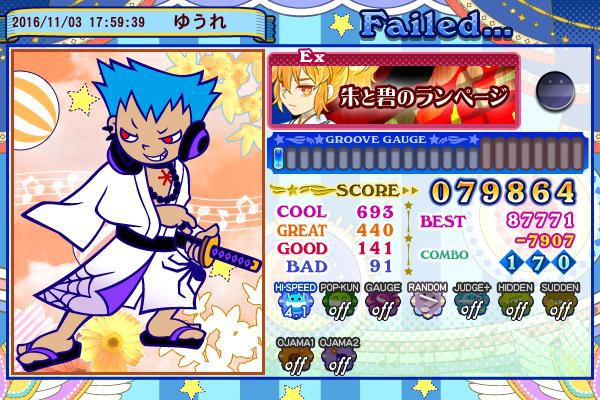600x400 pixels.
Task: Click the 朱と碧のランページ song banner
Action: pyautogui.click(x=396, y=92)
